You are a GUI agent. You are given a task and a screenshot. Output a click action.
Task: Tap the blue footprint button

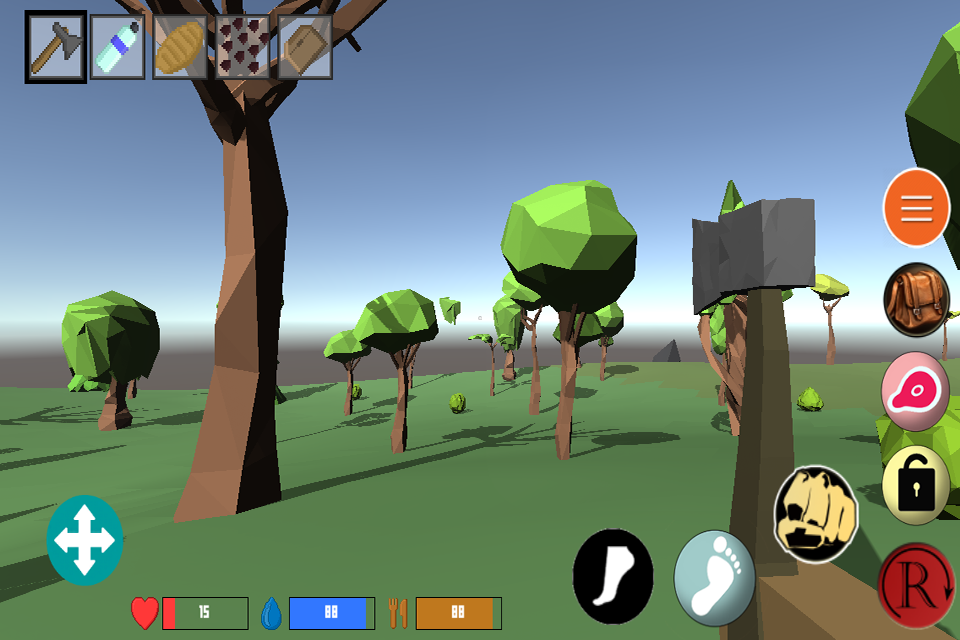point(714,578)
